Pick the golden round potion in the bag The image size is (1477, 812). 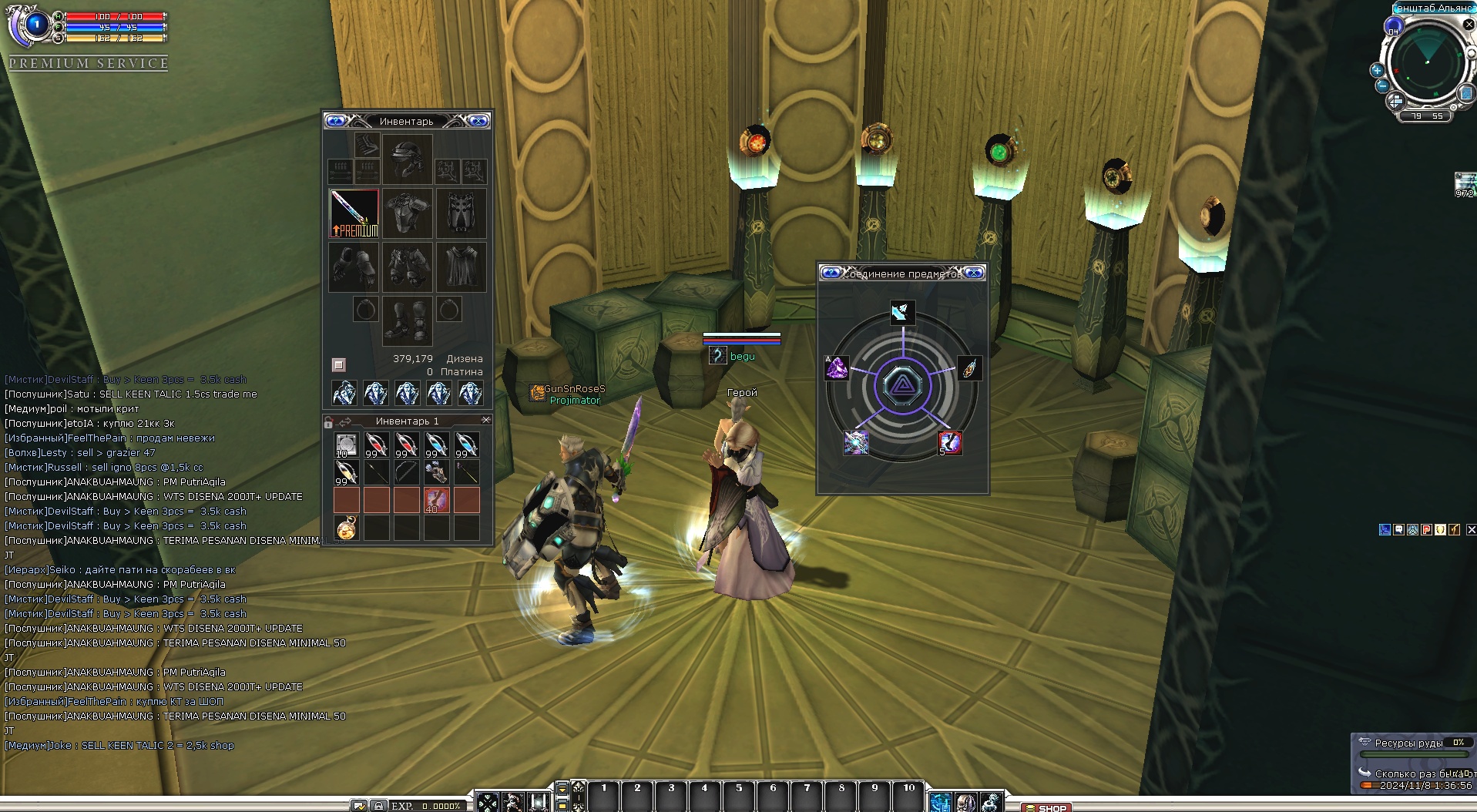[346, 528]
